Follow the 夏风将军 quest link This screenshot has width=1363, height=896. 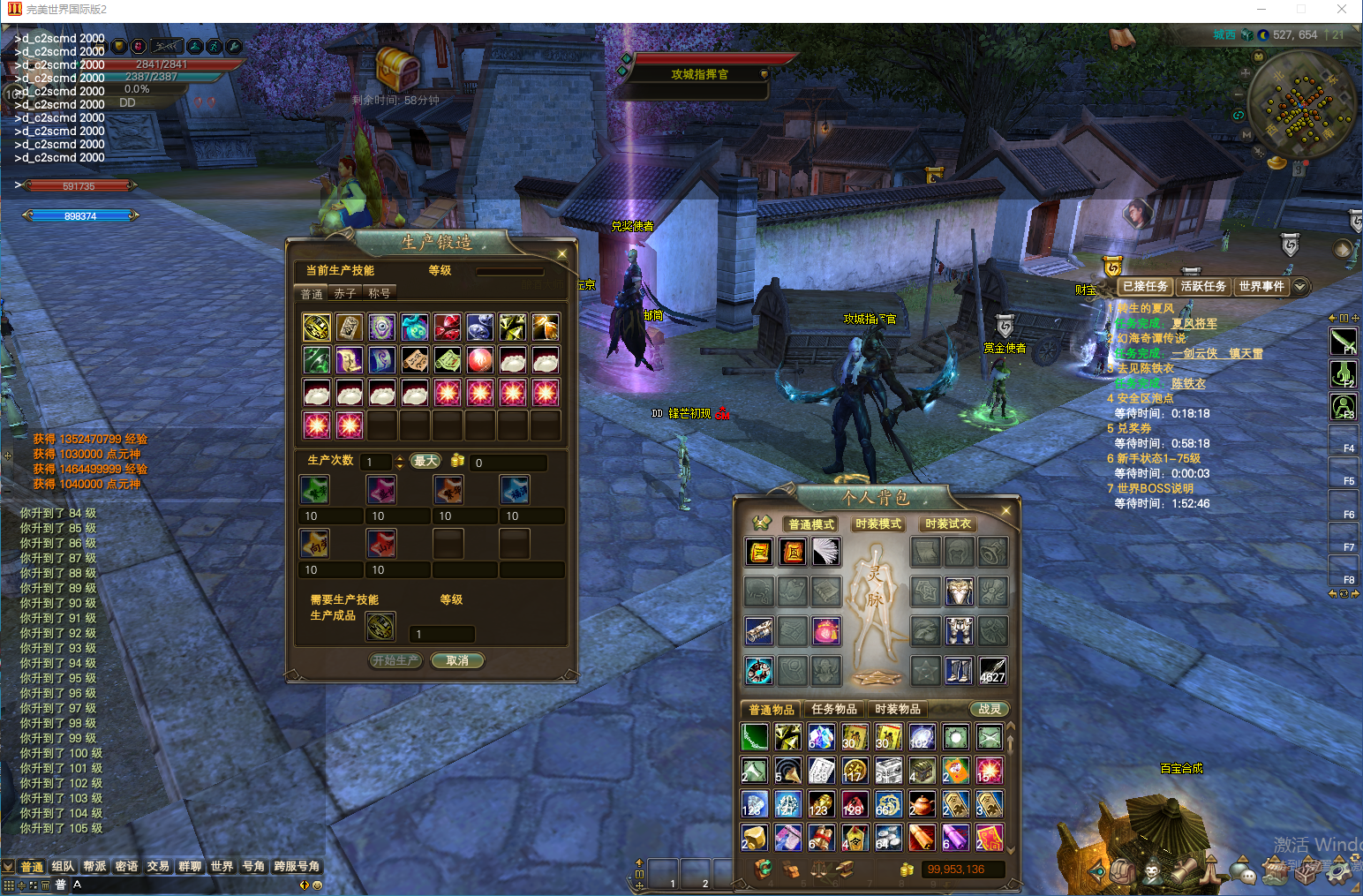(1194, 323)
